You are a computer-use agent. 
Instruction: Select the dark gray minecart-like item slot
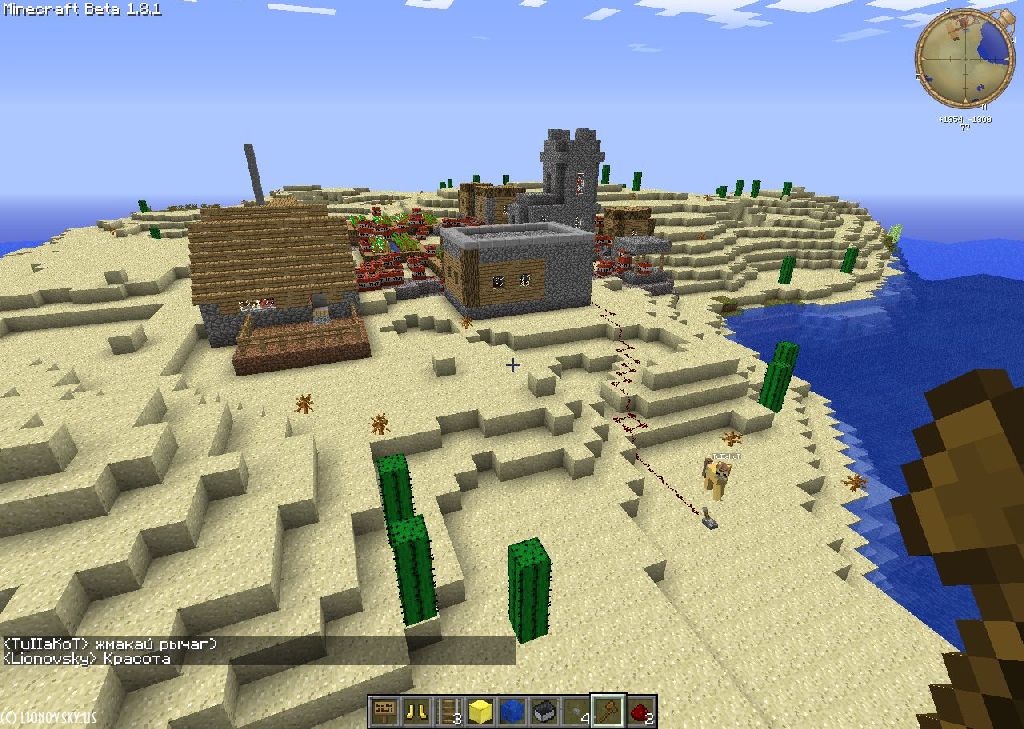(544, 712)
